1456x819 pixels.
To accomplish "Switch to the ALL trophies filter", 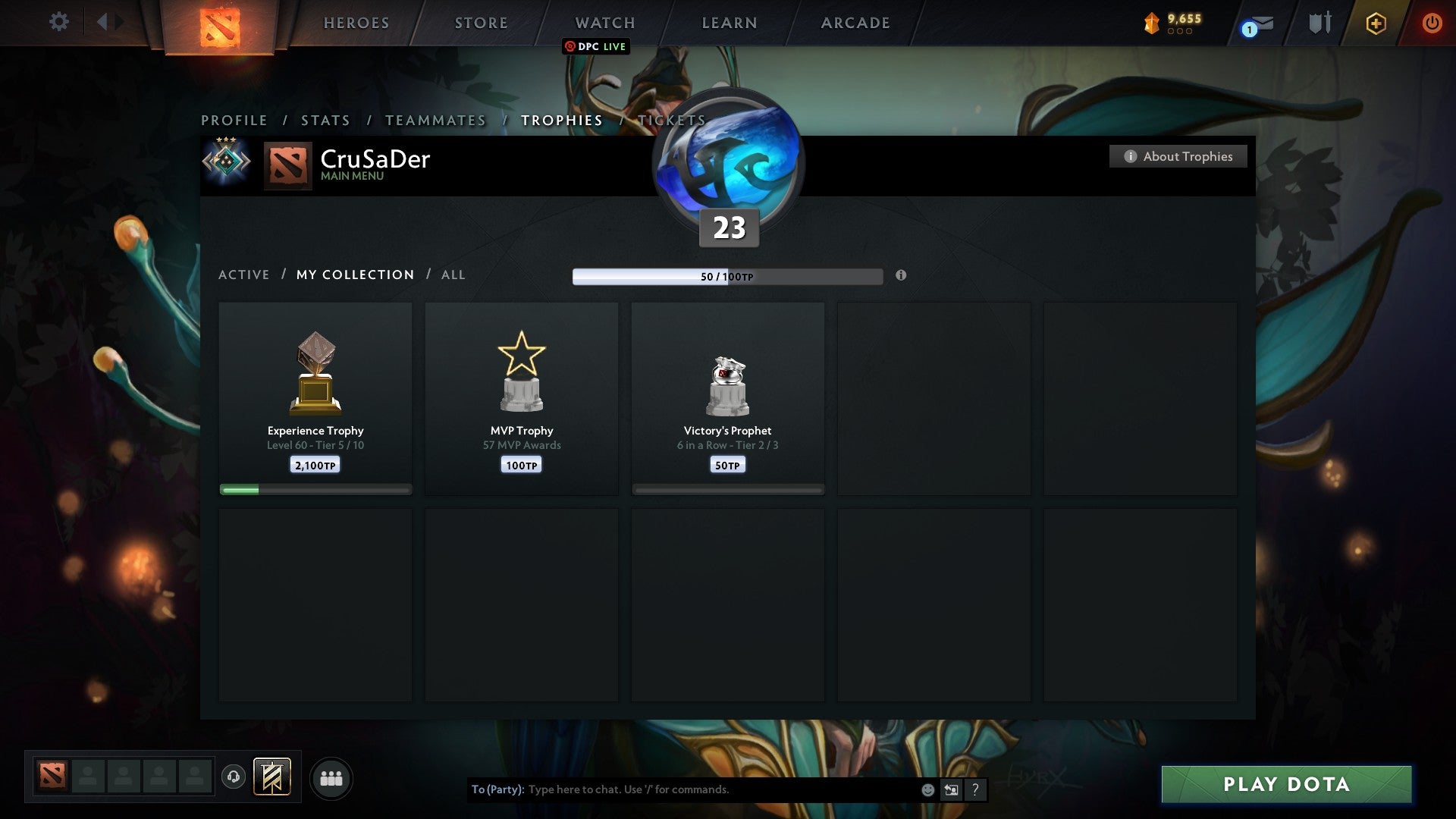I will click(453, 275).
